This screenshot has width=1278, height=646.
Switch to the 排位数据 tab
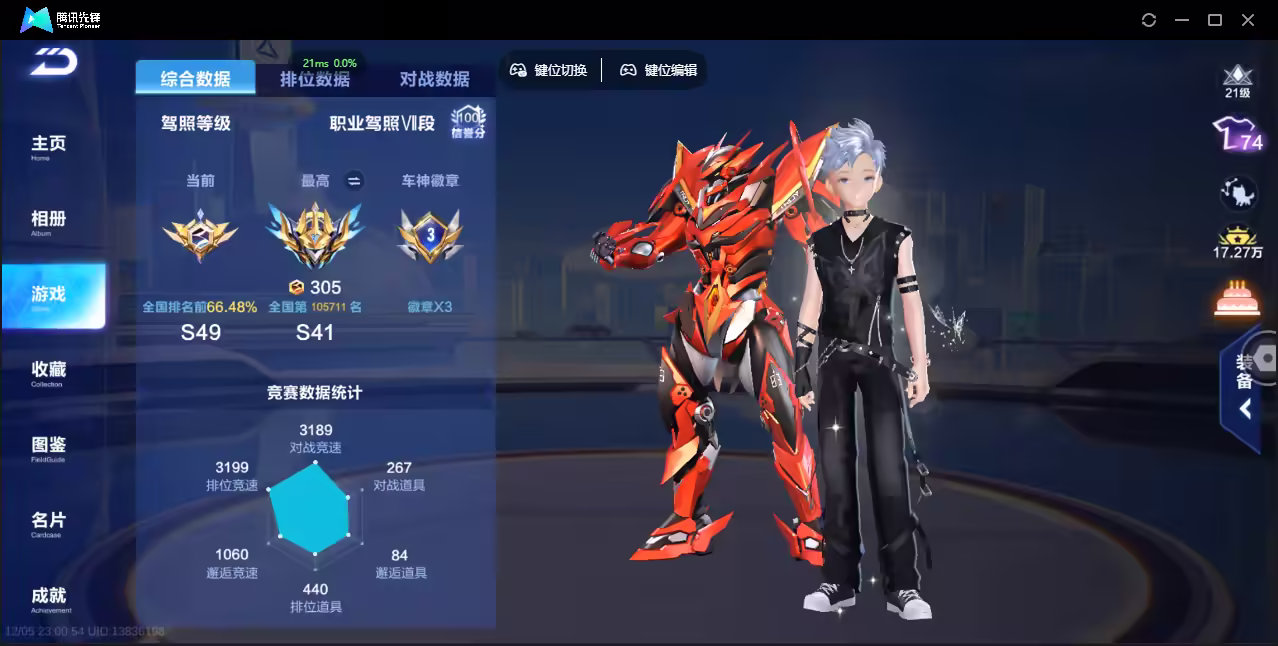pyautogui.click(x=315, y=80)
